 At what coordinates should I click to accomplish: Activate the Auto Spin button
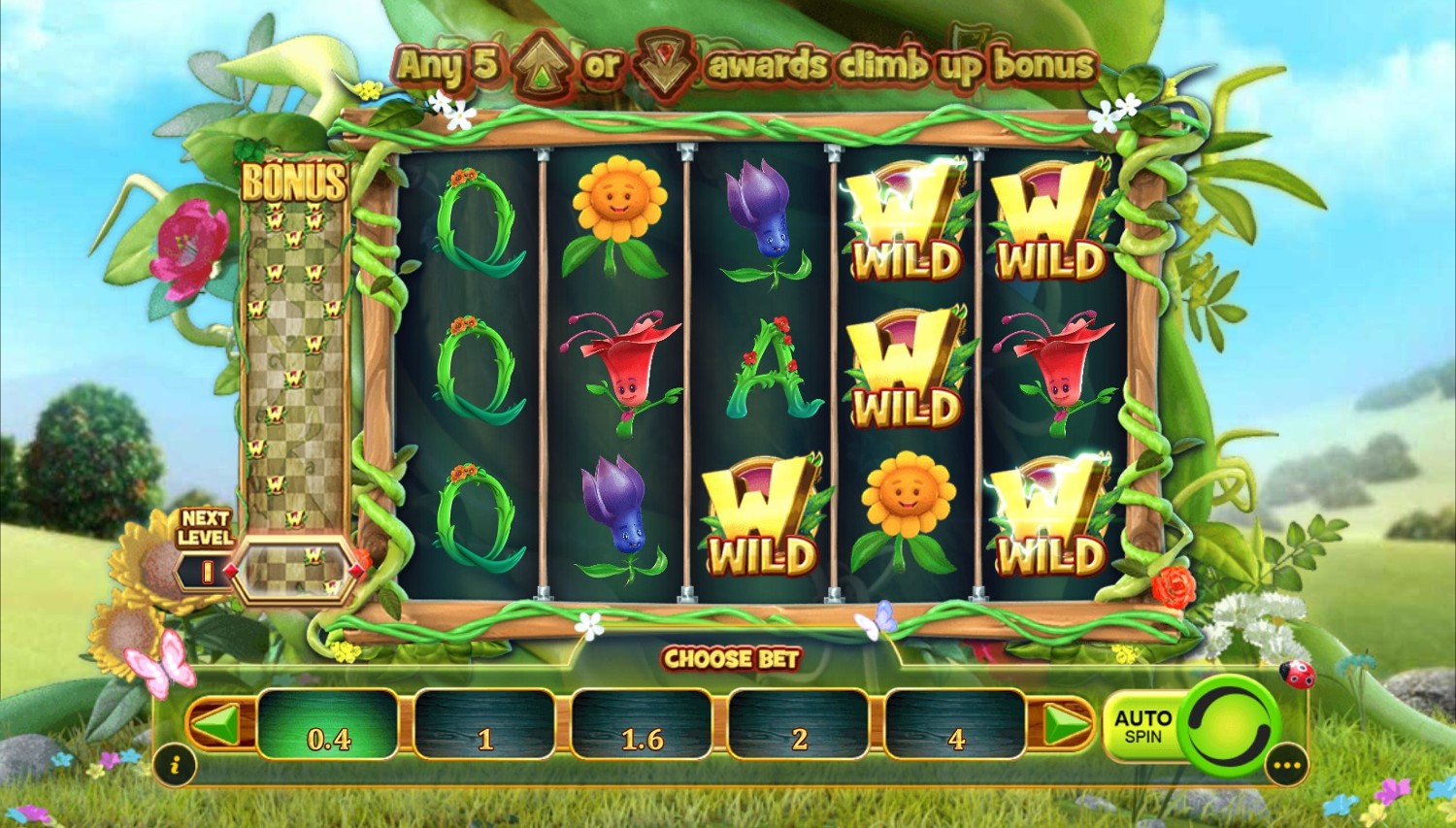(1142, 726)
